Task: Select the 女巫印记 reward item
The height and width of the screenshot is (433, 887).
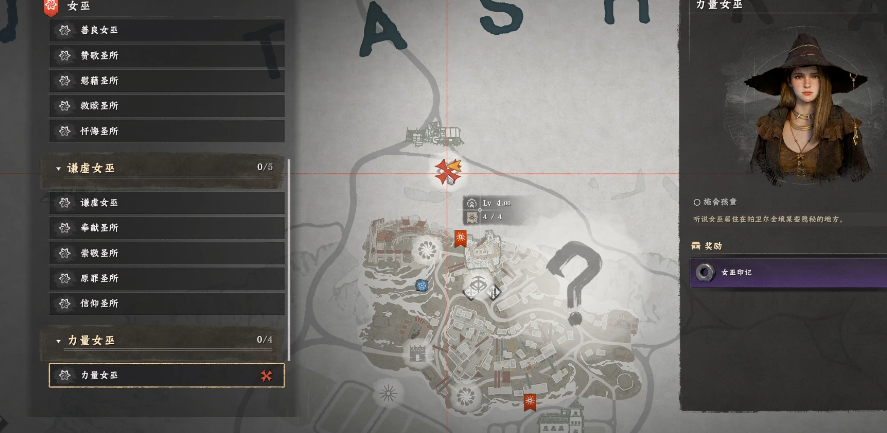Action: point(787,272)
